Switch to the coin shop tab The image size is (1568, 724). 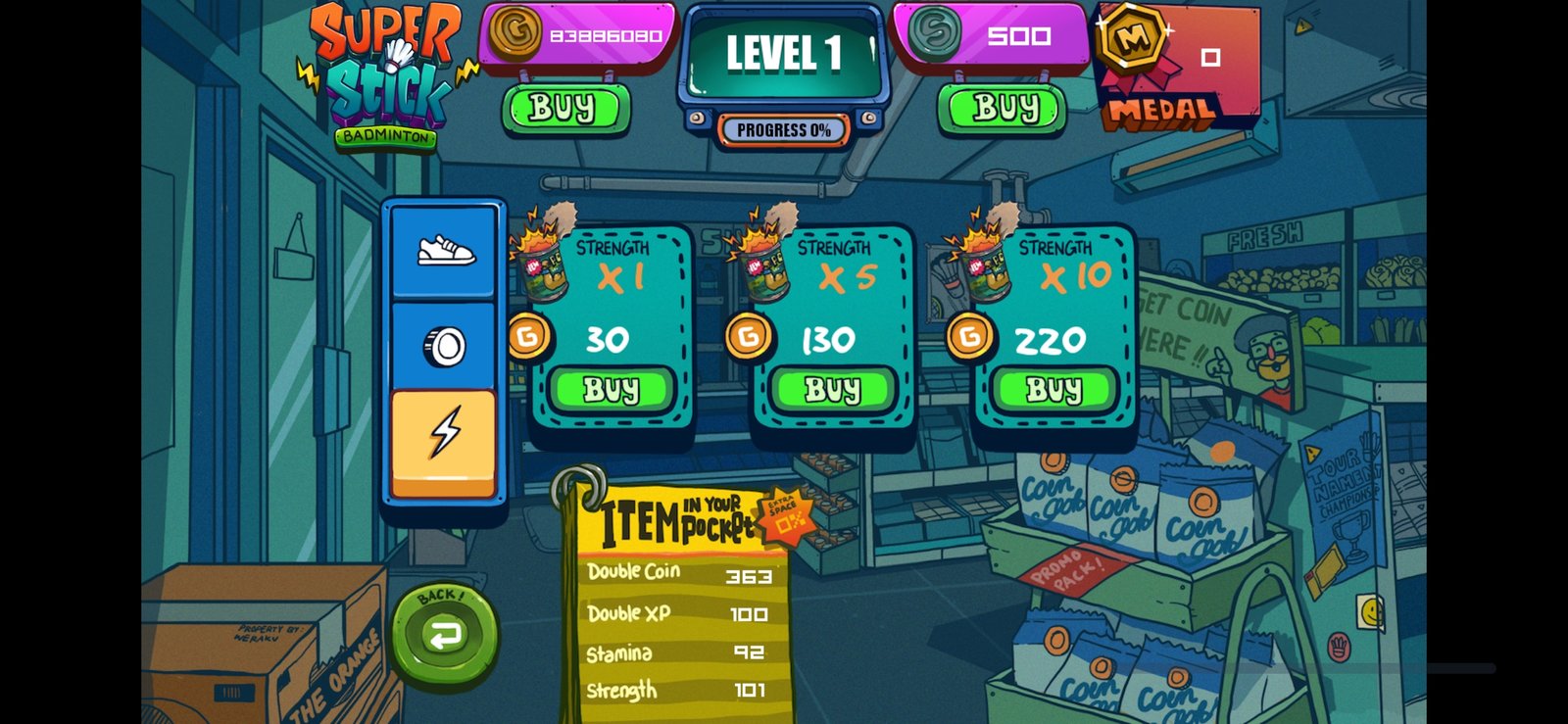tap(444, 346)
